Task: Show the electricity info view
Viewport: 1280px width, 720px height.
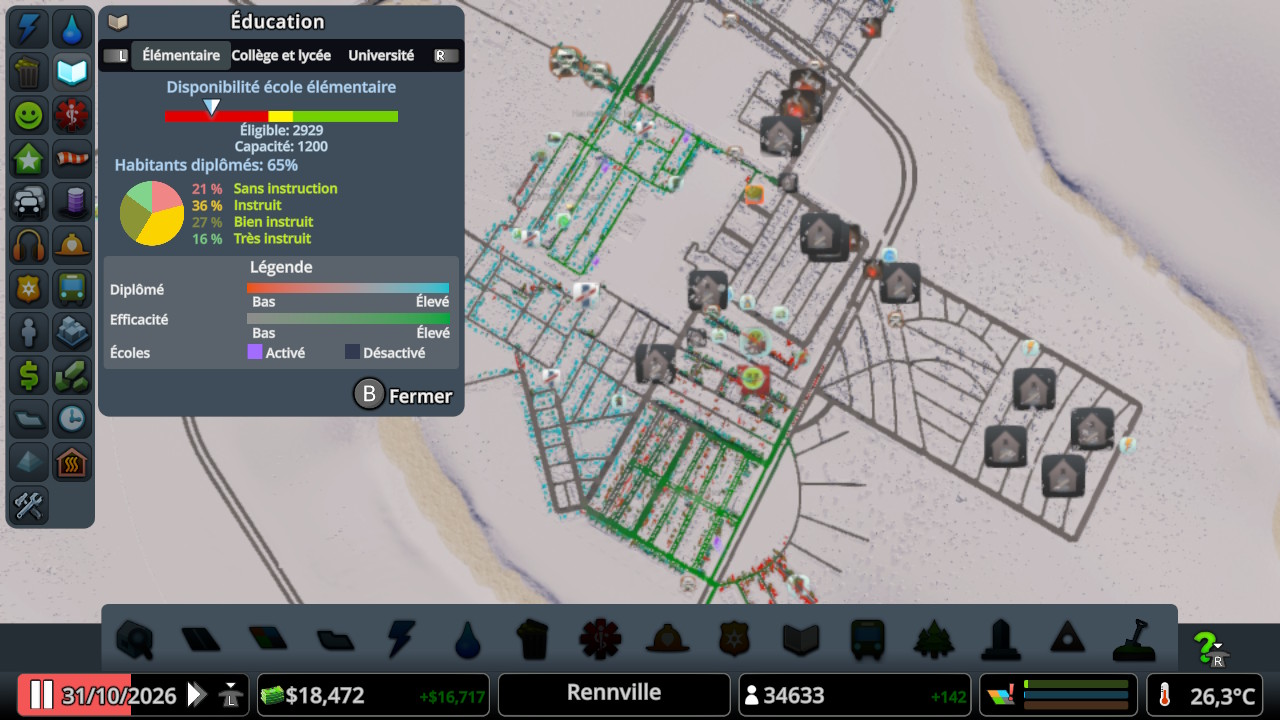Action: pos(28,29)
